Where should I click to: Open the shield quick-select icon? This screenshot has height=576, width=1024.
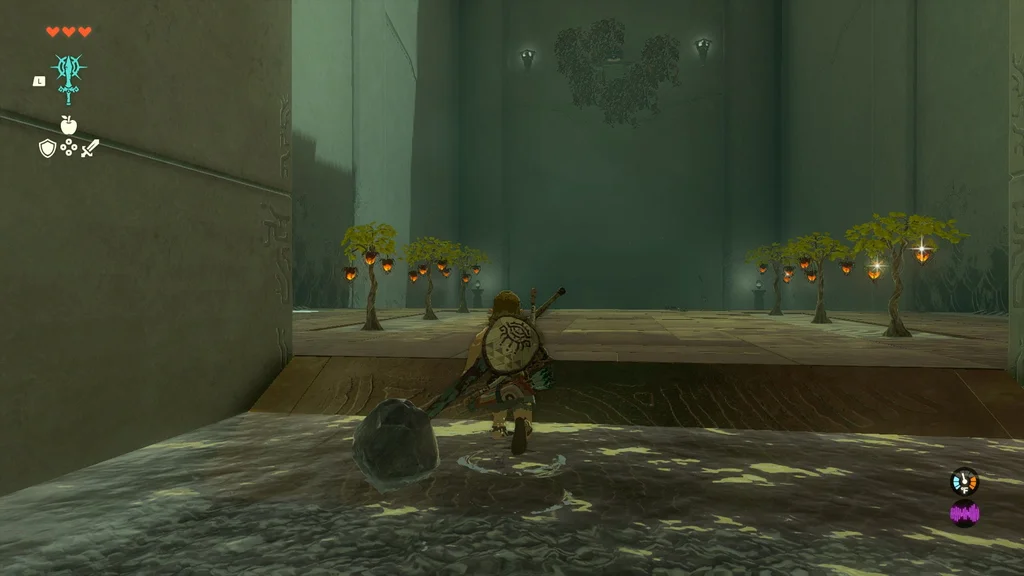pyautogui.click(x=47, y=148)
